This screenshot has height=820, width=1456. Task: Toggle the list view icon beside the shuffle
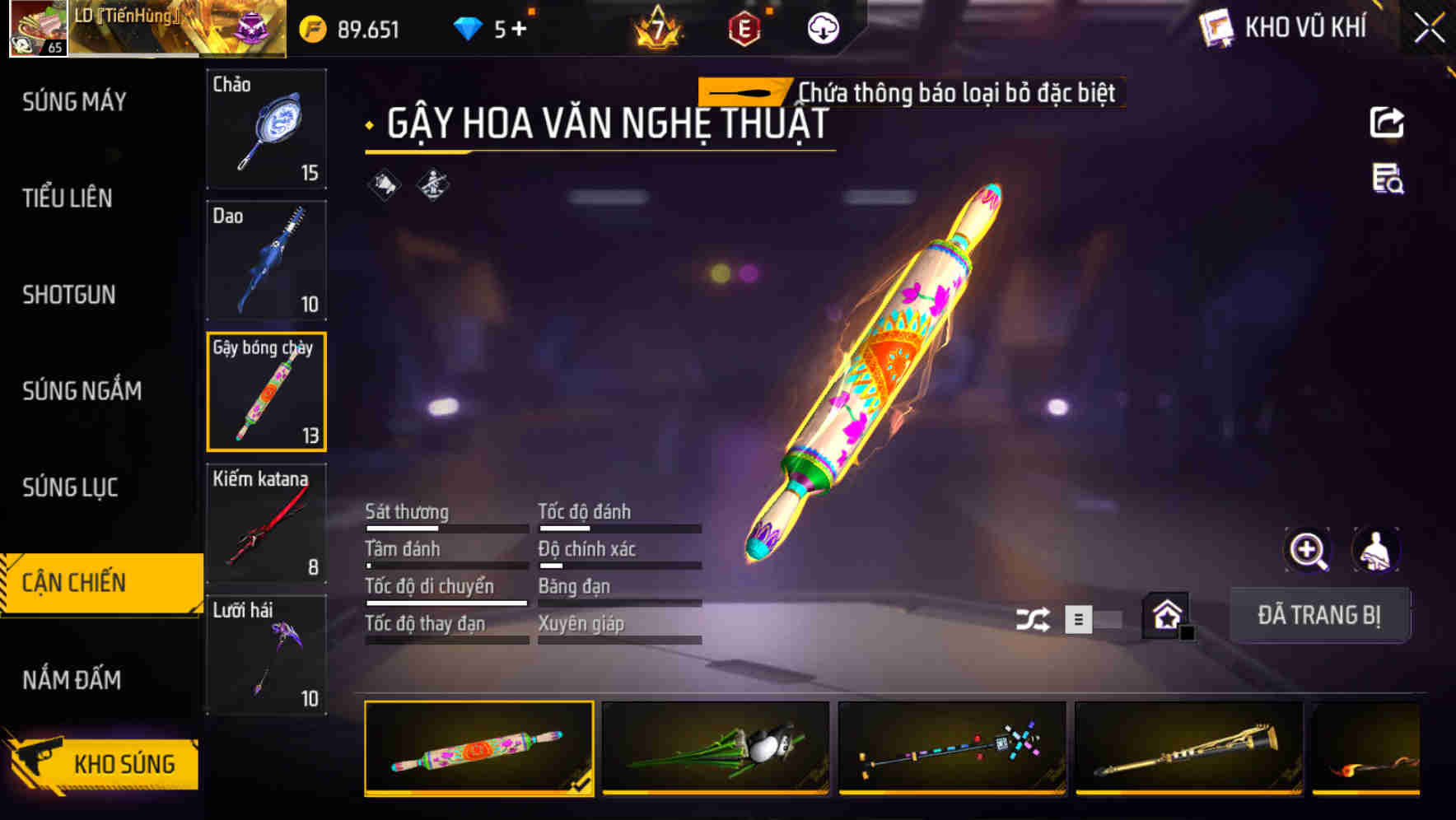(x=1079, y=620)
